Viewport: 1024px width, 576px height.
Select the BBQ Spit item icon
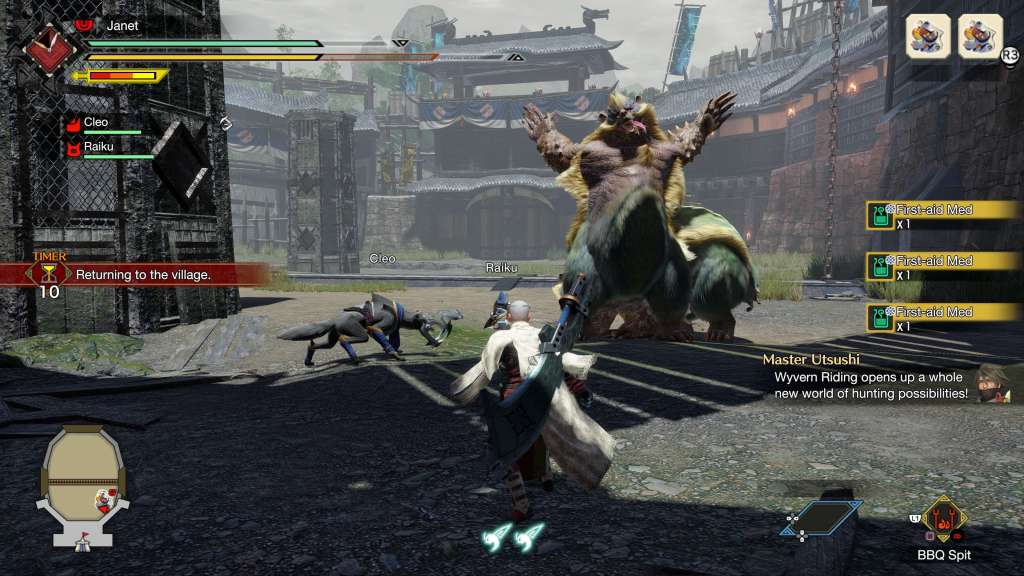coord(943,519)
